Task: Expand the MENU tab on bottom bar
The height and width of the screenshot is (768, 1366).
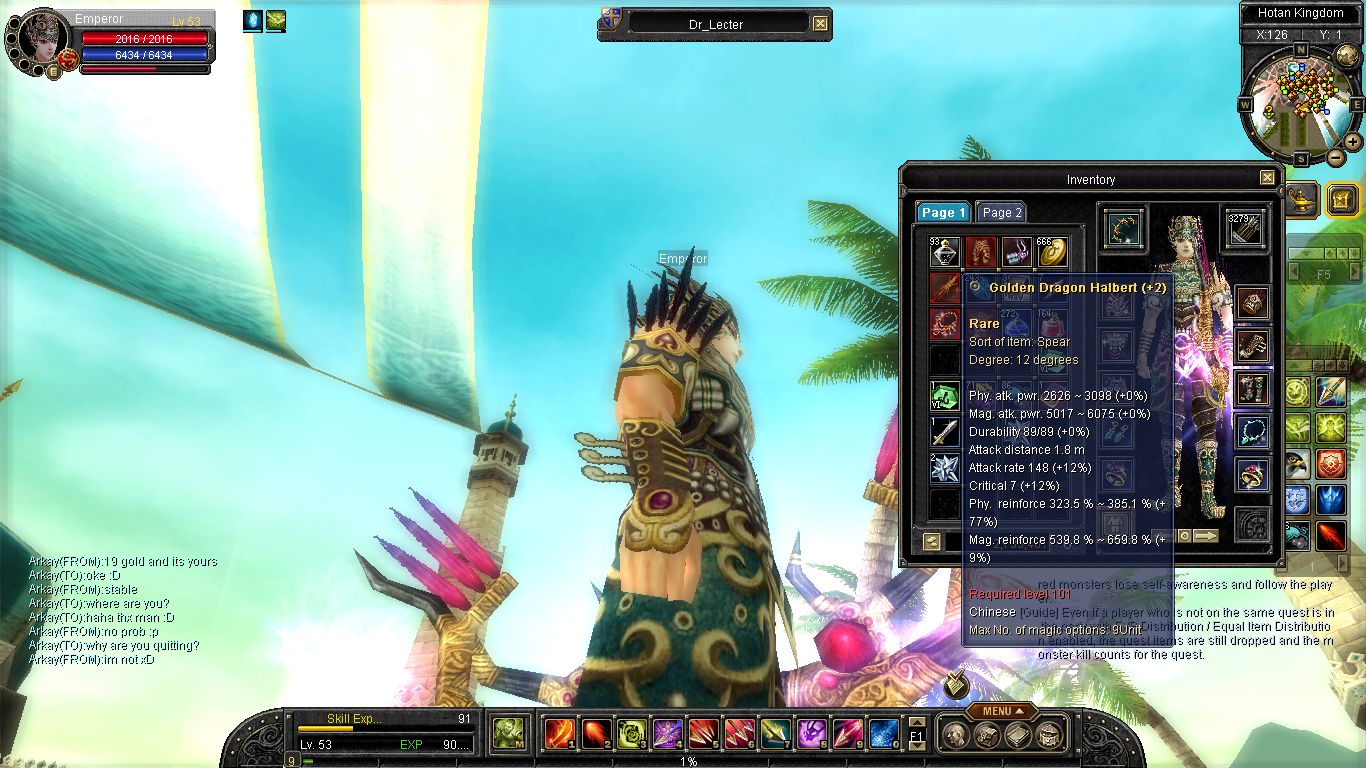Action: 1001,711
